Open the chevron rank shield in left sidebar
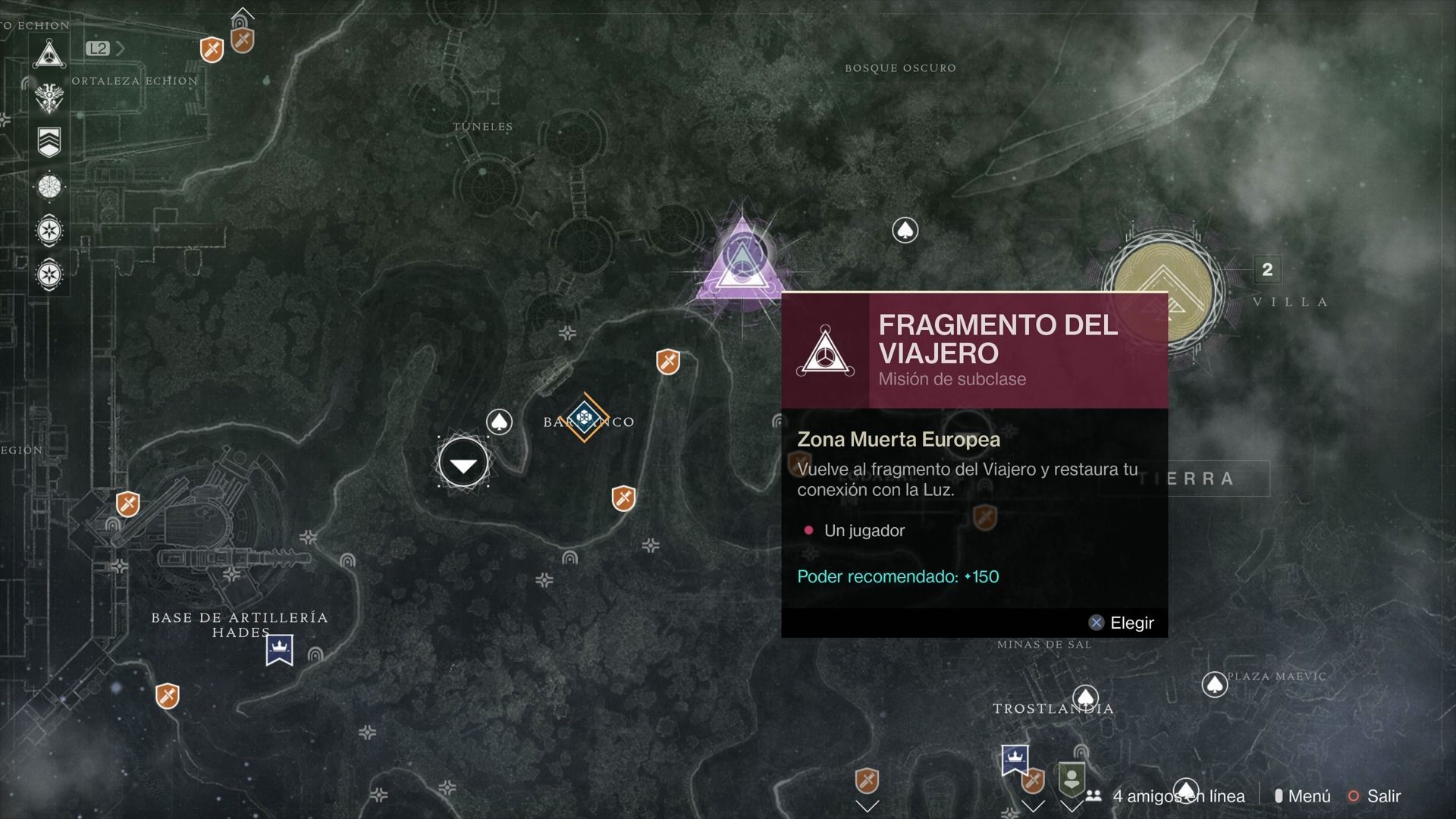1456x819 pixels. [50, 142]
